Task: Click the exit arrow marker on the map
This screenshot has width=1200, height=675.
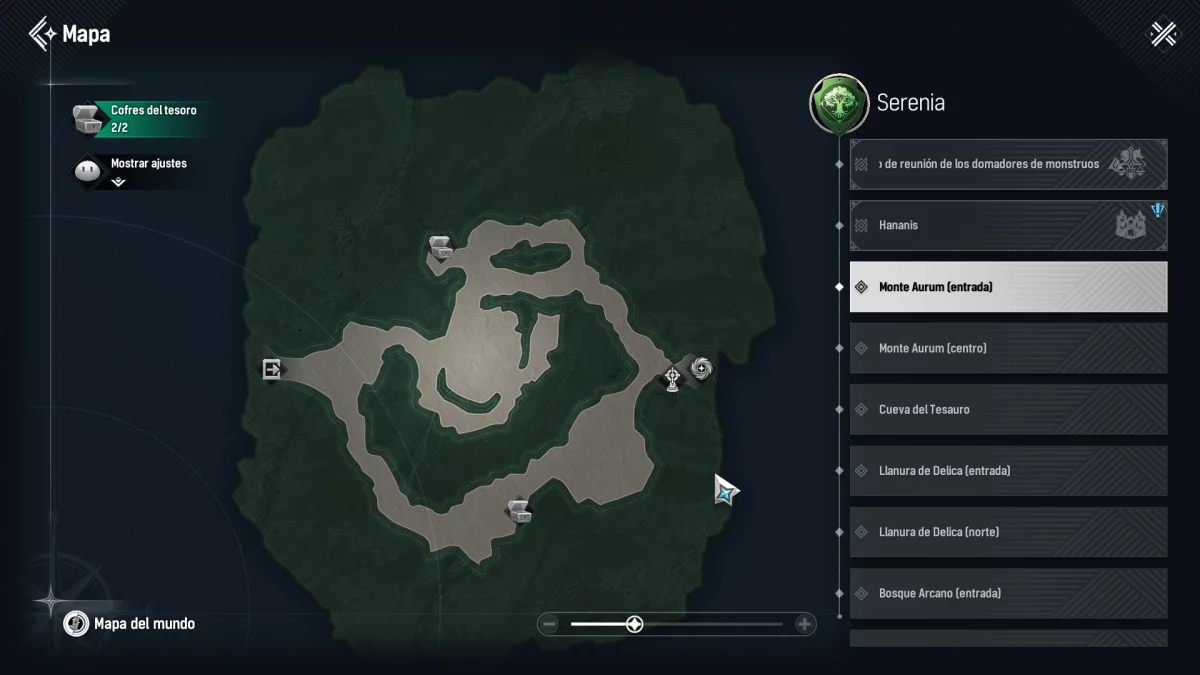Action: 271,369
